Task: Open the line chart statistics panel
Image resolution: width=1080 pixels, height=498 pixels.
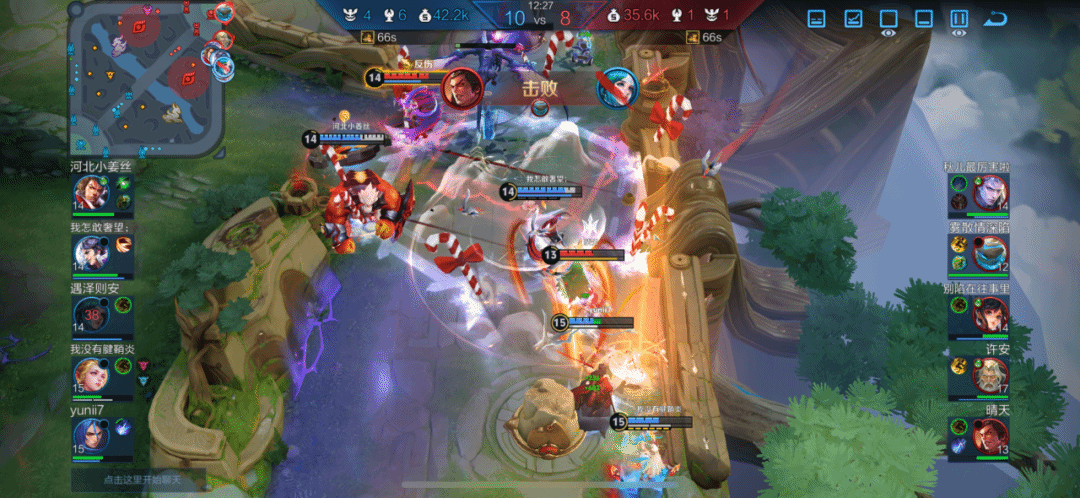Action: [853, 19]
